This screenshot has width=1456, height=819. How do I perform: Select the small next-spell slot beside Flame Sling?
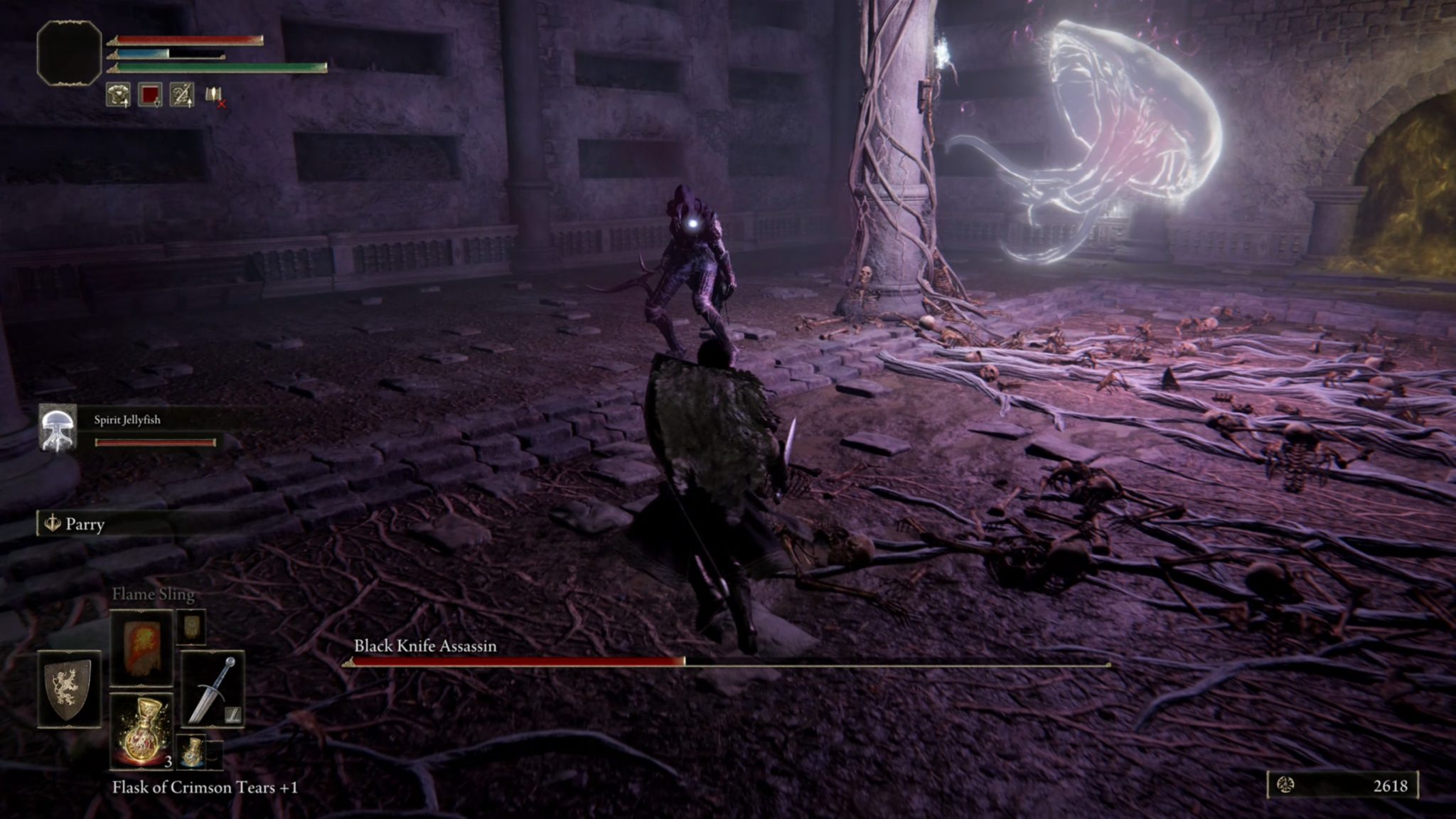[x=191, y=626]
